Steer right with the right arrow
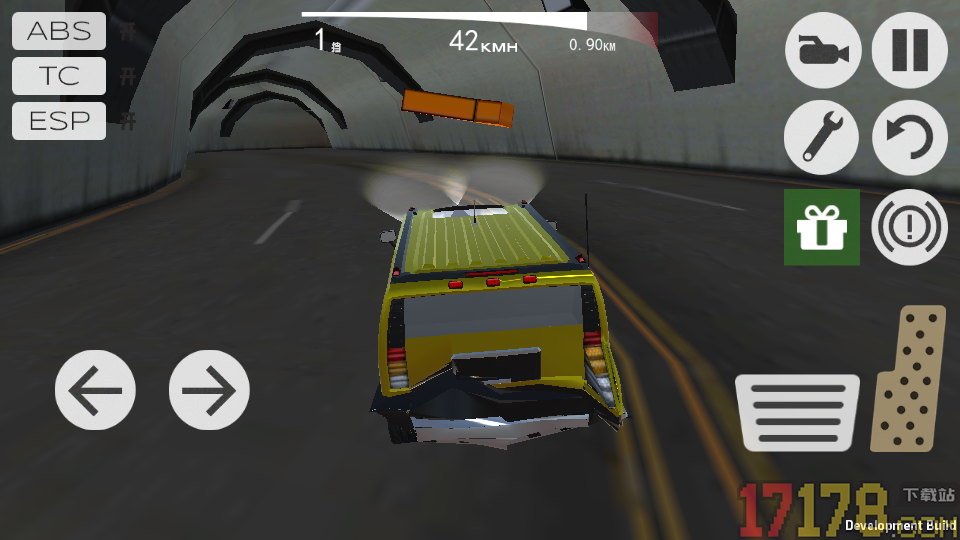 coord(209,390)
